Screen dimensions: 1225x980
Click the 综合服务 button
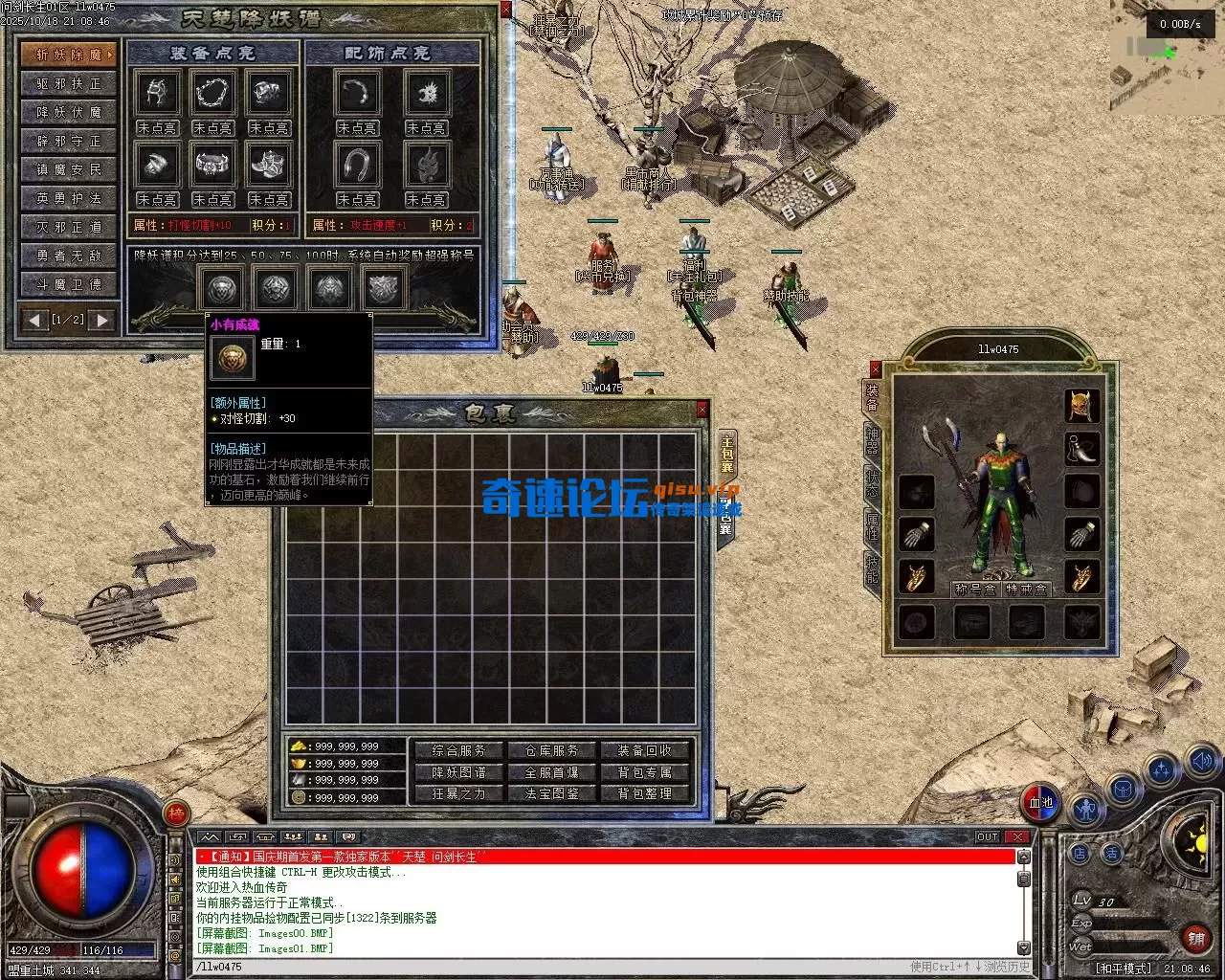458,750
